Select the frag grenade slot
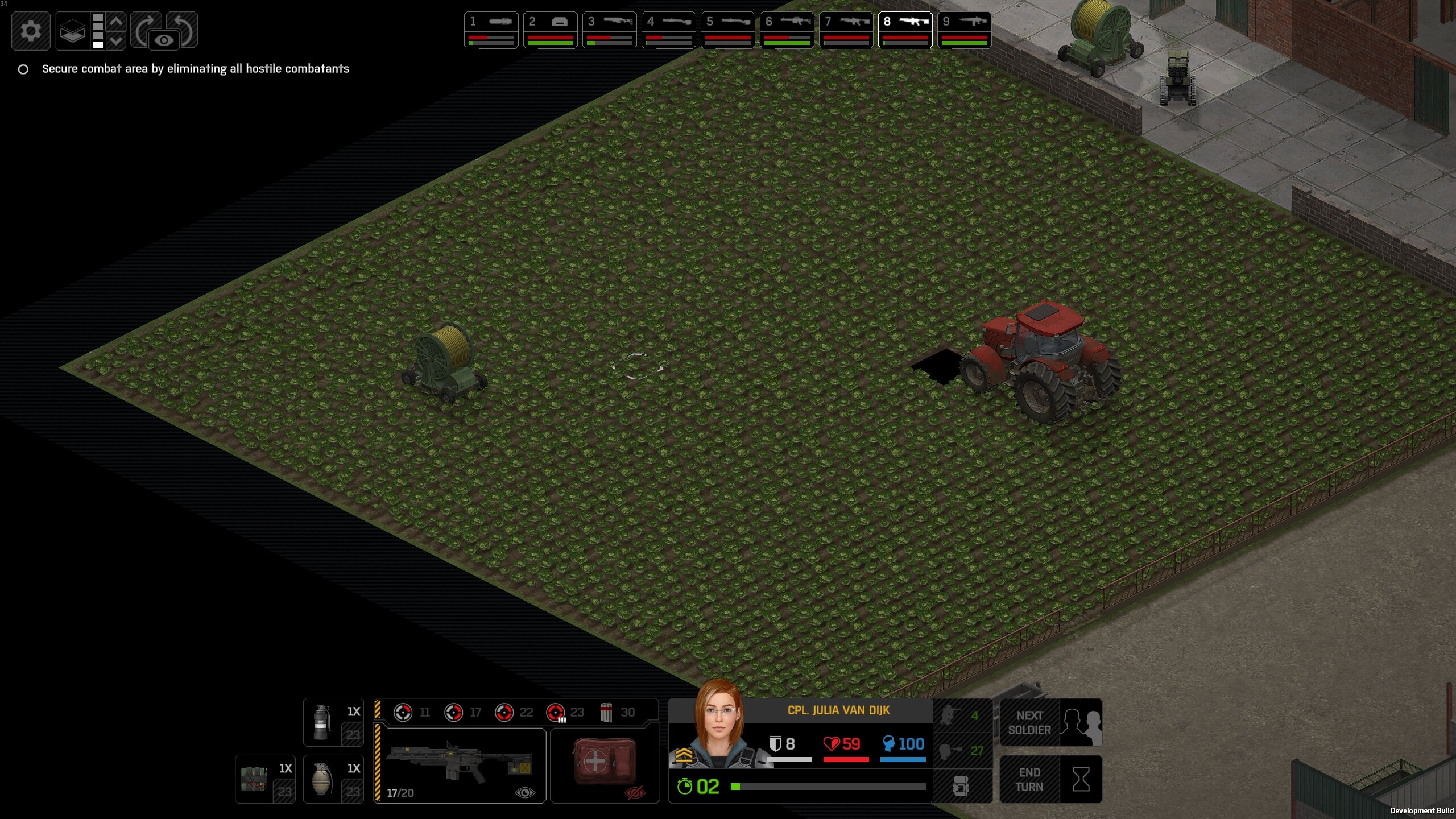 [x=333, y=779]
